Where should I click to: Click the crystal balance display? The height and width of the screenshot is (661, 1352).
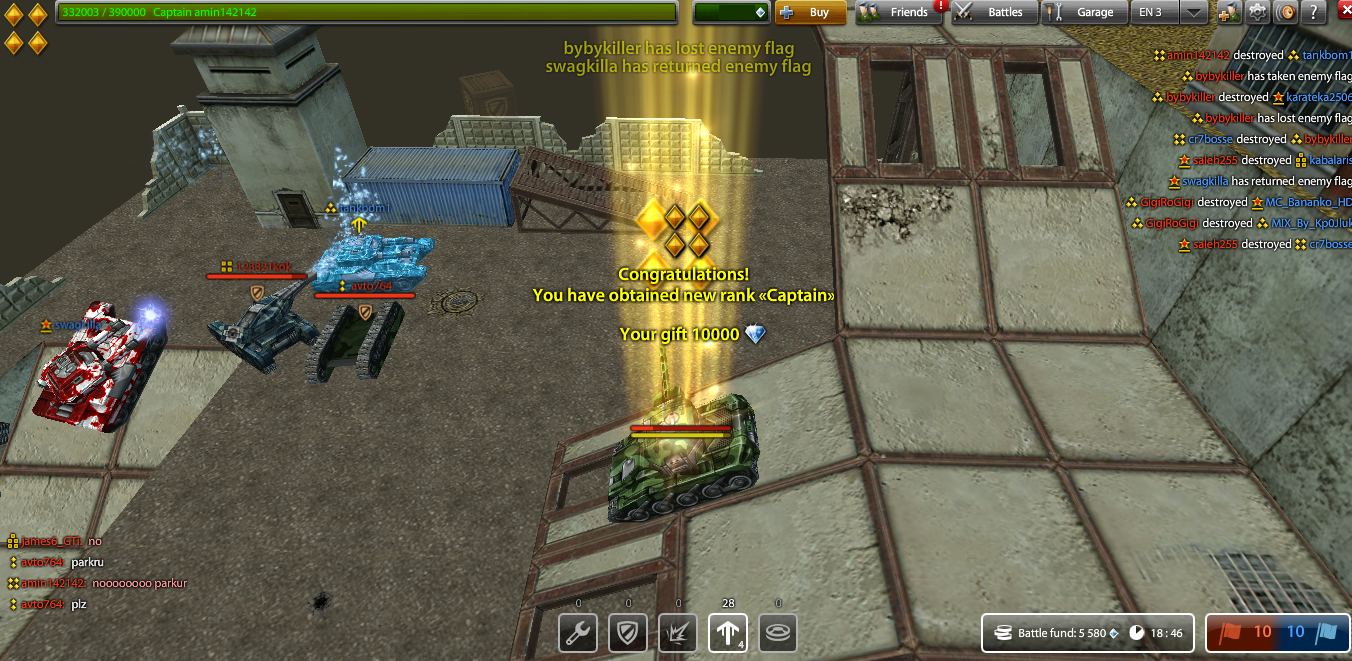pos(731,13)
